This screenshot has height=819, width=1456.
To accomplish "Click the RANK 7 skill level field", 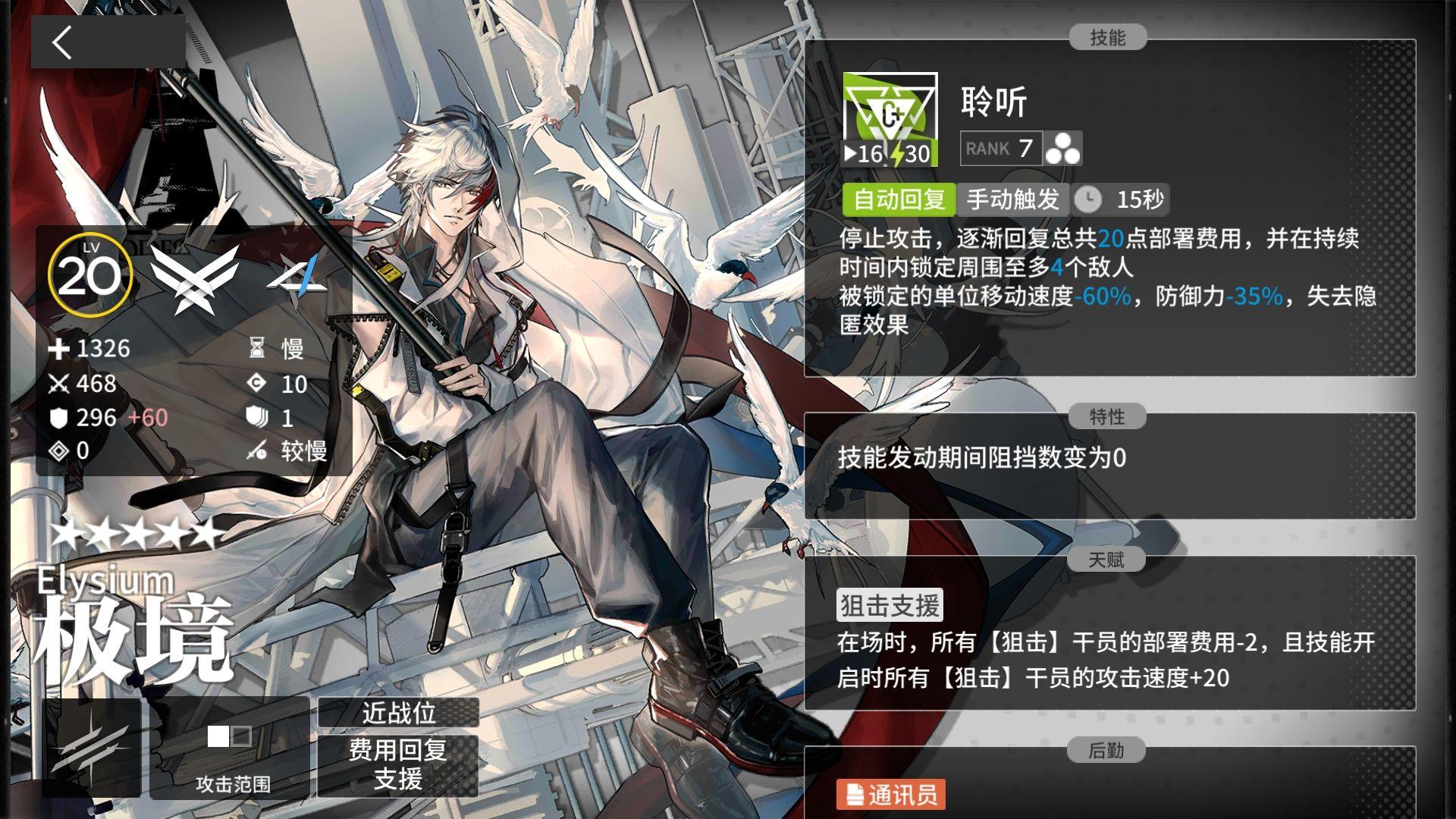I will (1001, 149).
